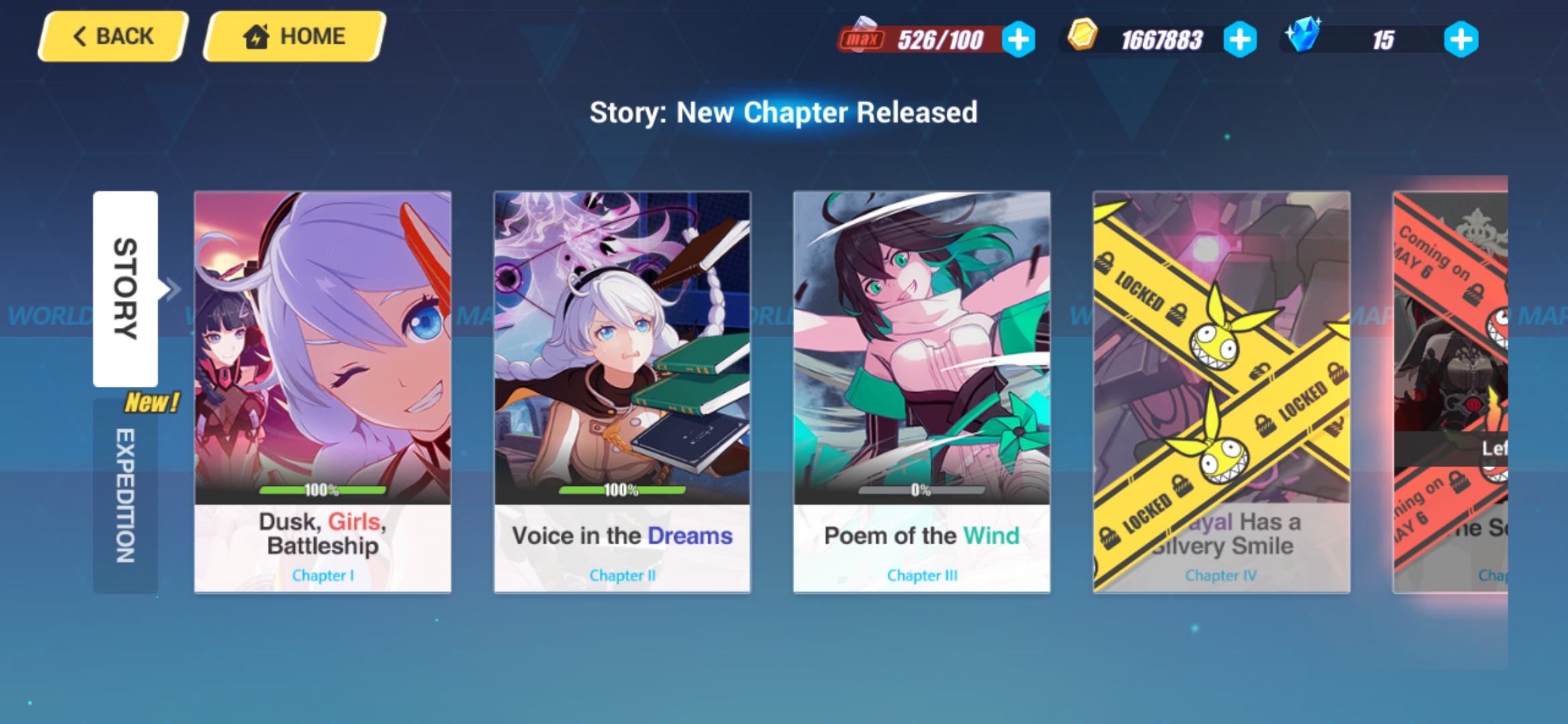This screenshot has width=1568, height=724.
Task: Go back with the BACK button
Action: click(113, 36)
